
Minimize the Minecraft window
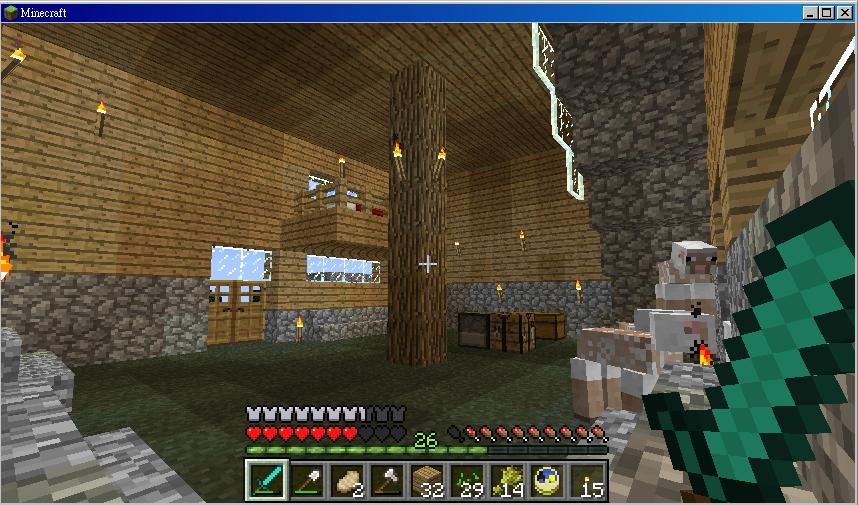pyautogui.click(x=811, y=12)
